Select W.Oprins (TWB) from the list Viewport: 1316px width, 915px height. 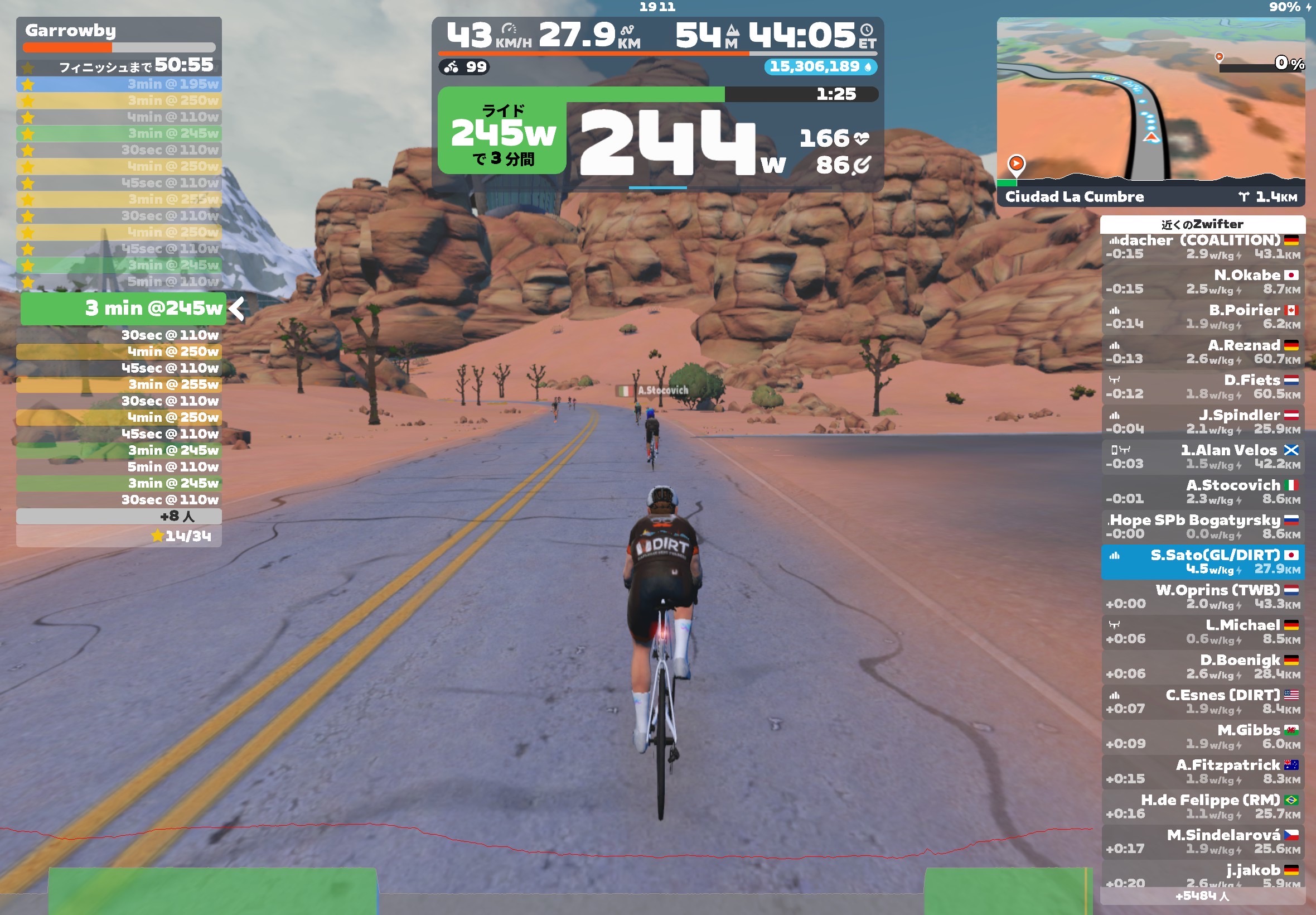pyautogui.click(x=1202, y=597)
